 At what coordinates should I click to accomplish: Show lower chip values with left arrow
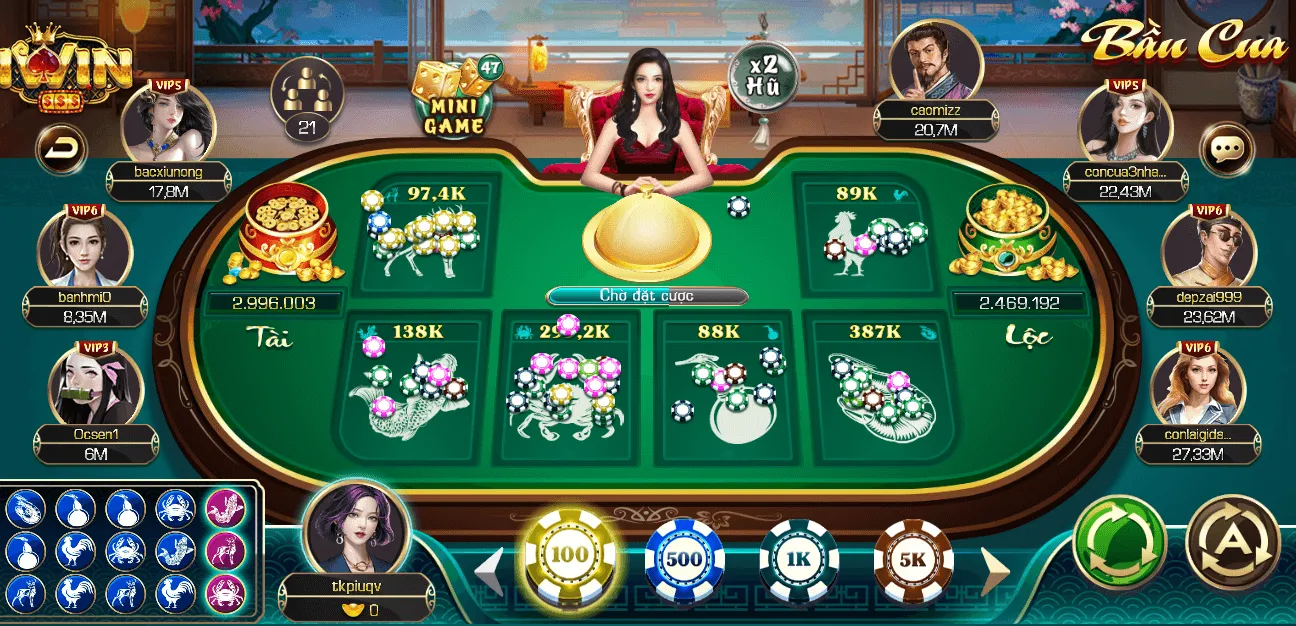489,571
